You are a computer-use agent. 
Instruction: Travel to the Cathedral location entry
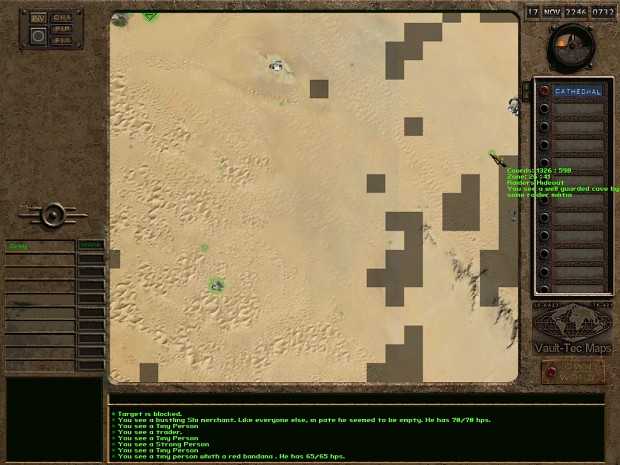578,91
